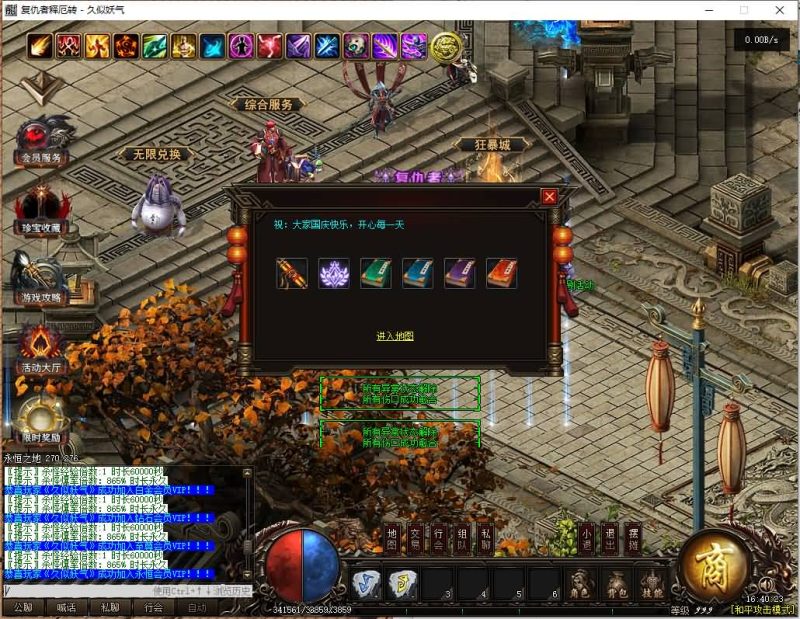Click the gold dragon coin icon
800x619 pixels.
pos(445,45)
